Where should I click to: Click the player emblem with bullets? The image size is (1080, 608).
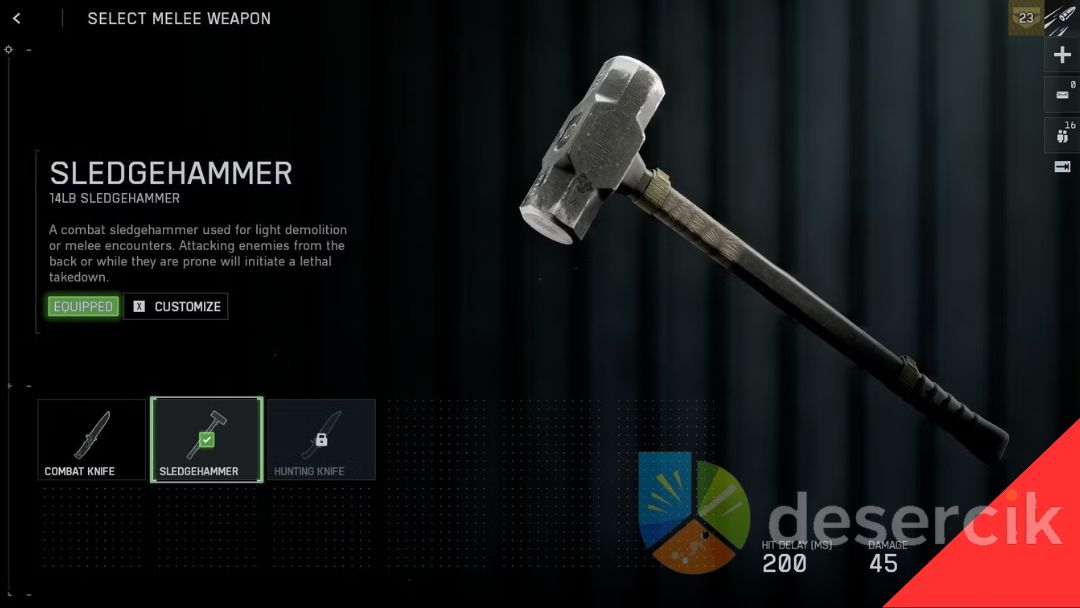coord(1062,17)
